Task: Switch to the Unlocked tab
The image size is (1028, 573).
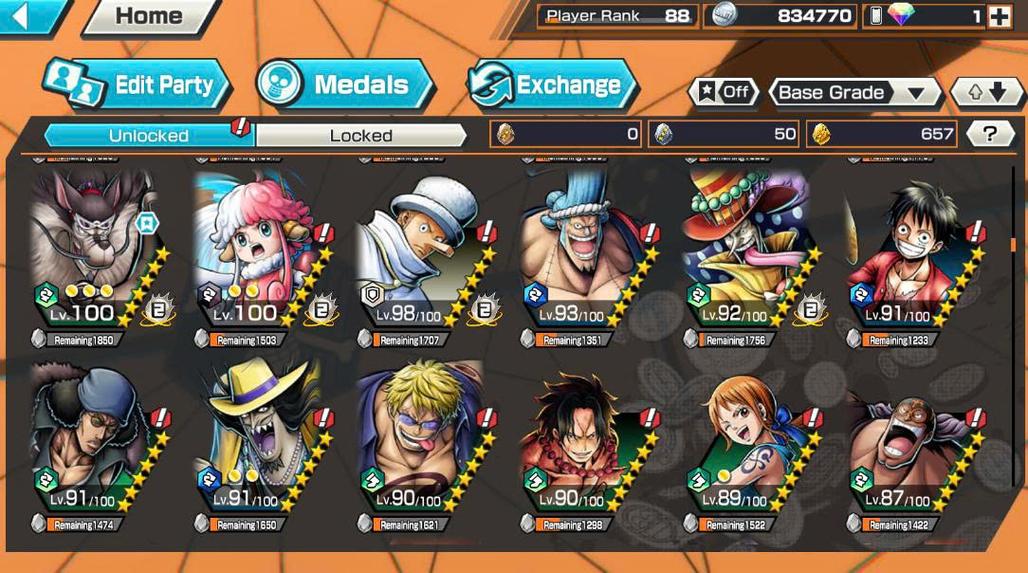Action: [x=150, y=135]
